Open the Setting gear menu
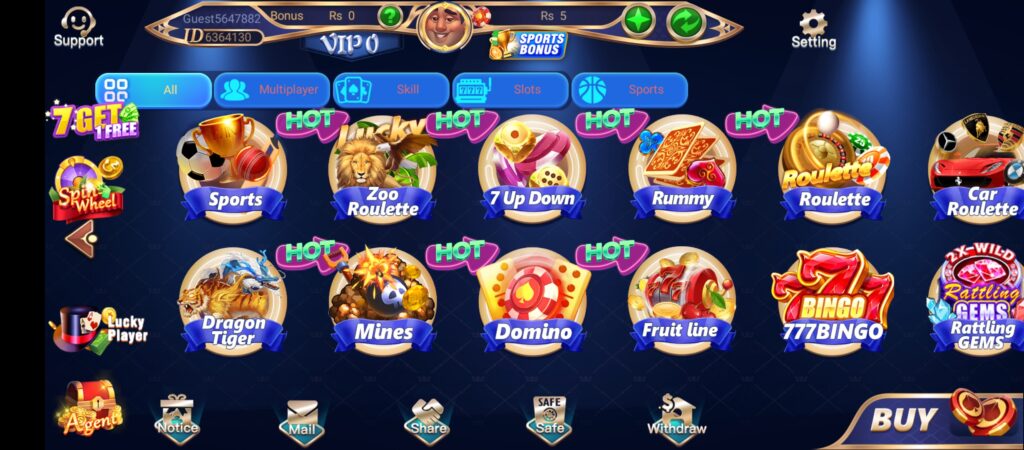The width and height of the screenshot is (1024, 450). pos(813,29)
